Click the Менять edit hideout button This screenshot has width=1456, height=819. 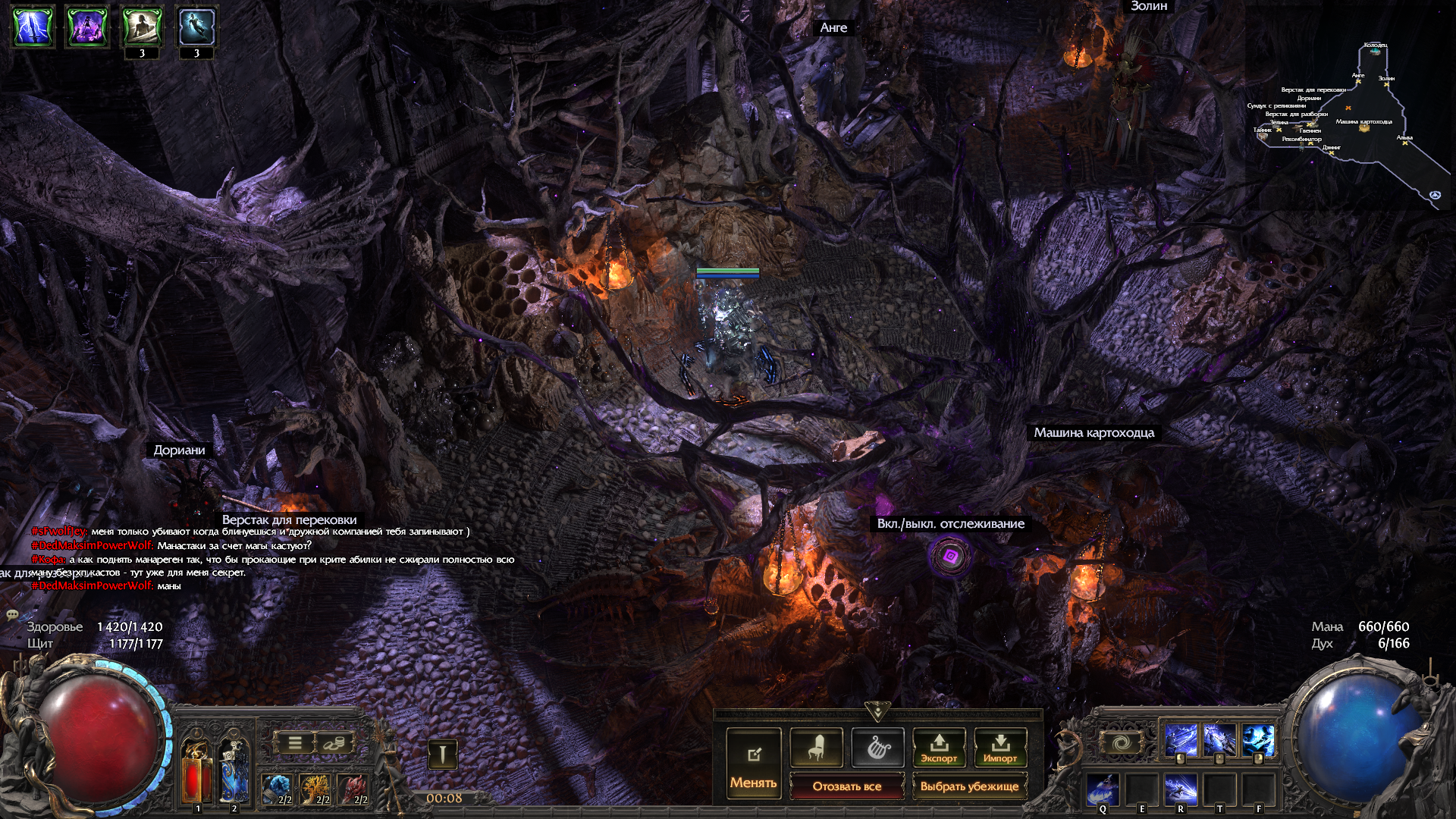pos(753,763)
